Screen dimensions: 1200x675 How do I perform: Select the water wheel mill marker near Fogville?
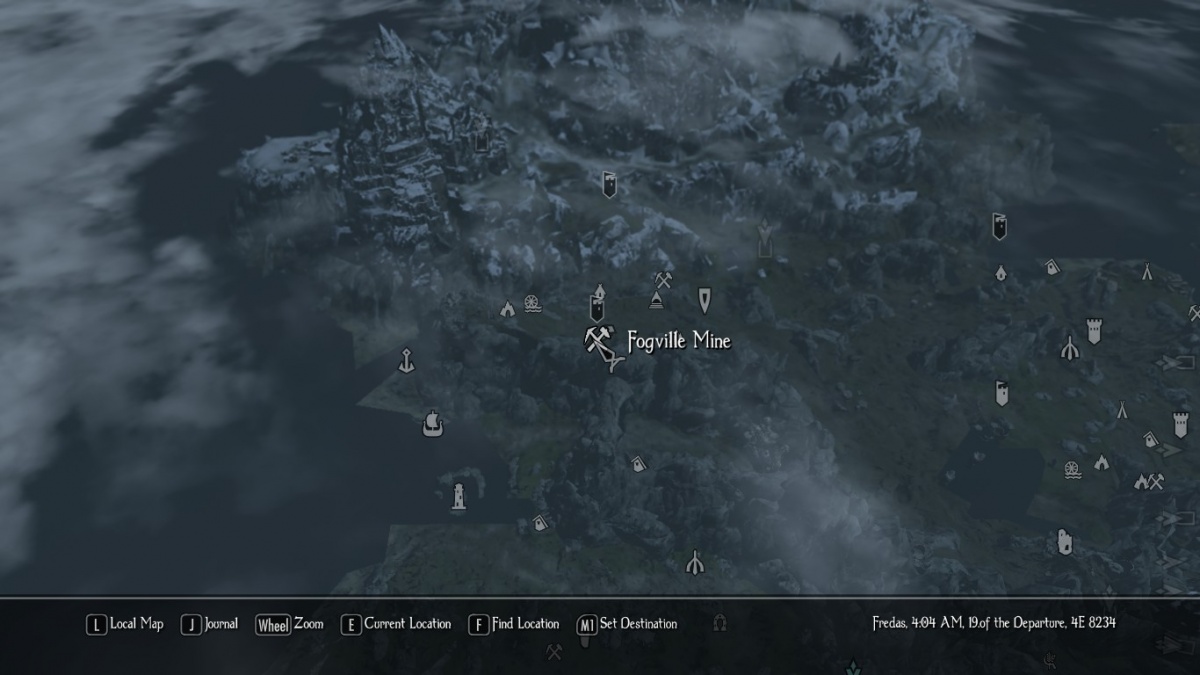point(531,303)
